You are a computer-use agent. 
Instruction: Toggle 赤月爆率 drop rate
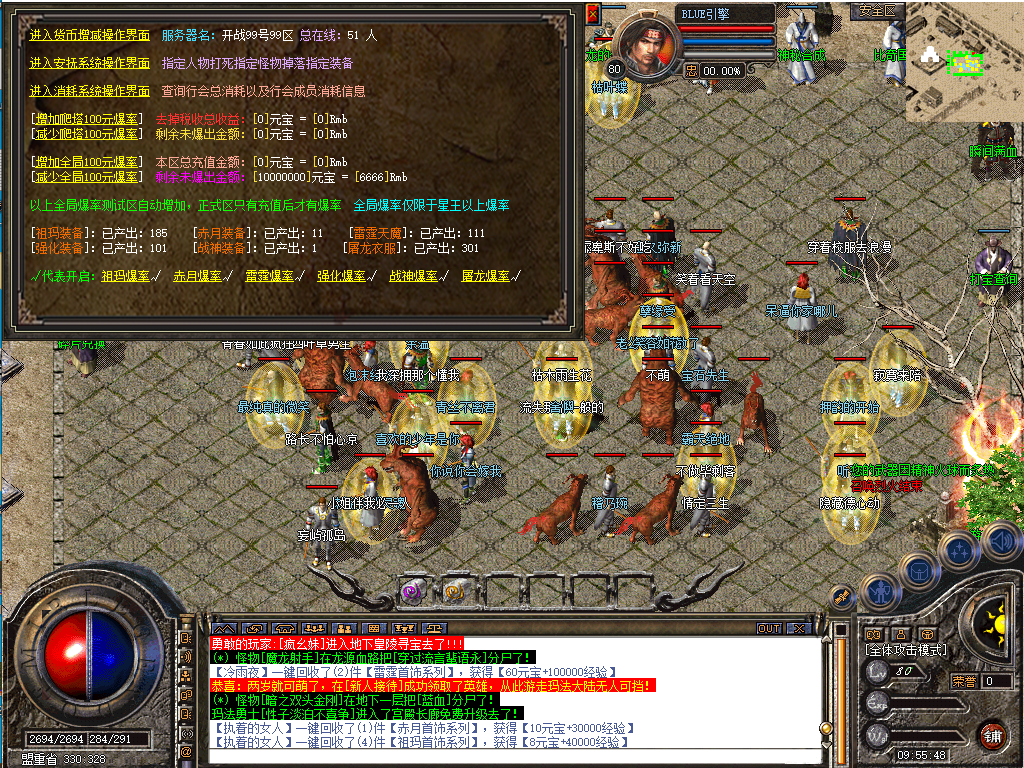pos(198,276)
